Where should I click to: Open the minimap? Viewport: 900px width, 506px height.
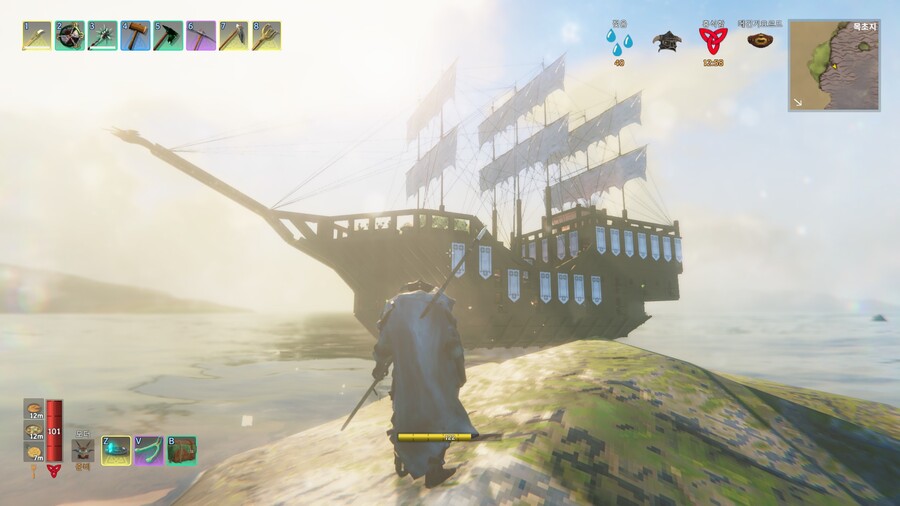833,65
